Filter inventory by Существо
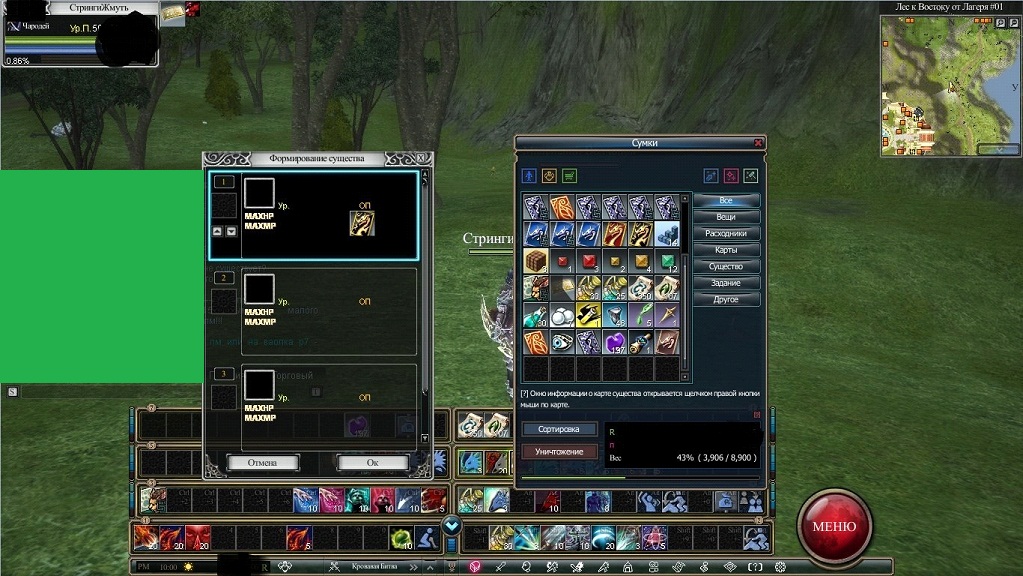This screenshot has width=1023, height=576. click(x=726, y=266)
